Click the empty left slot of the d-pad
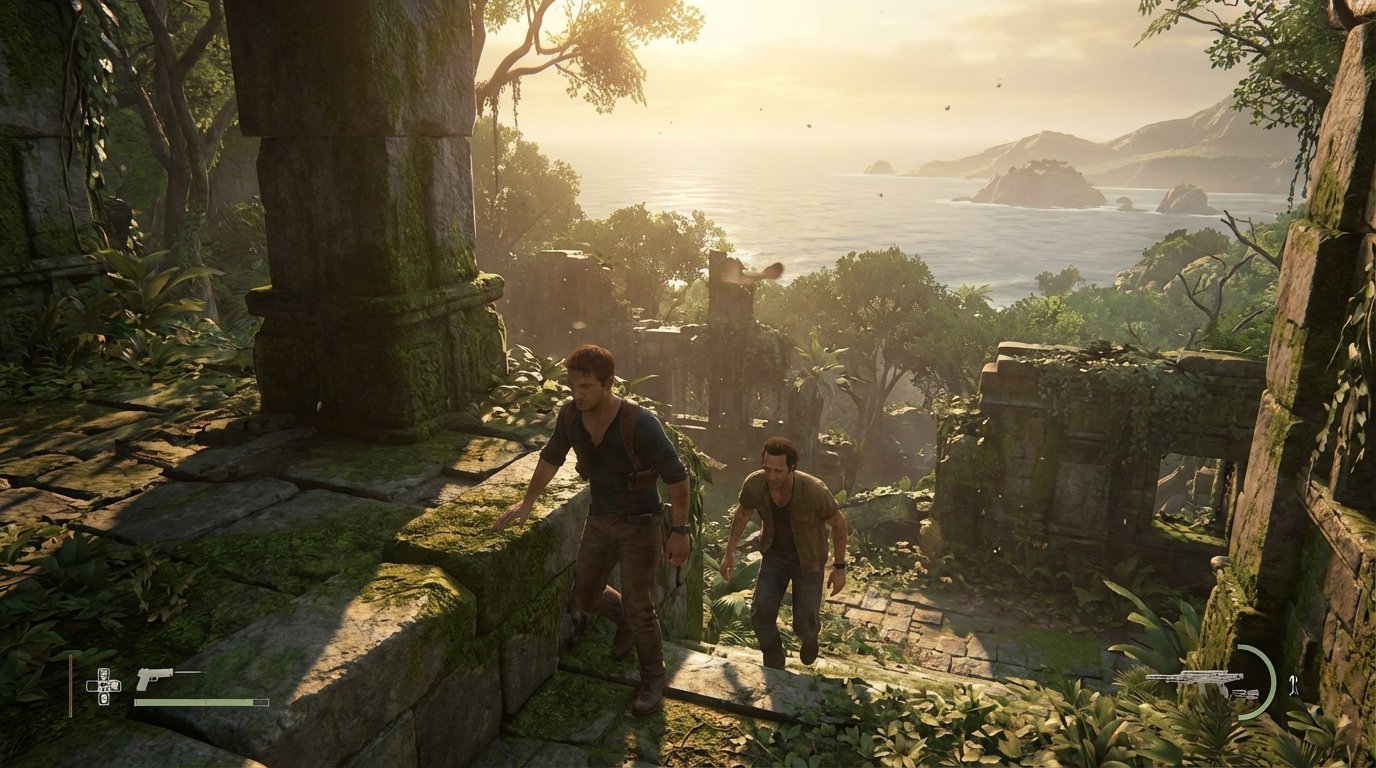The width and height of the screenshot is (1376, 768). pyautogui.click(x=92, y=685)
